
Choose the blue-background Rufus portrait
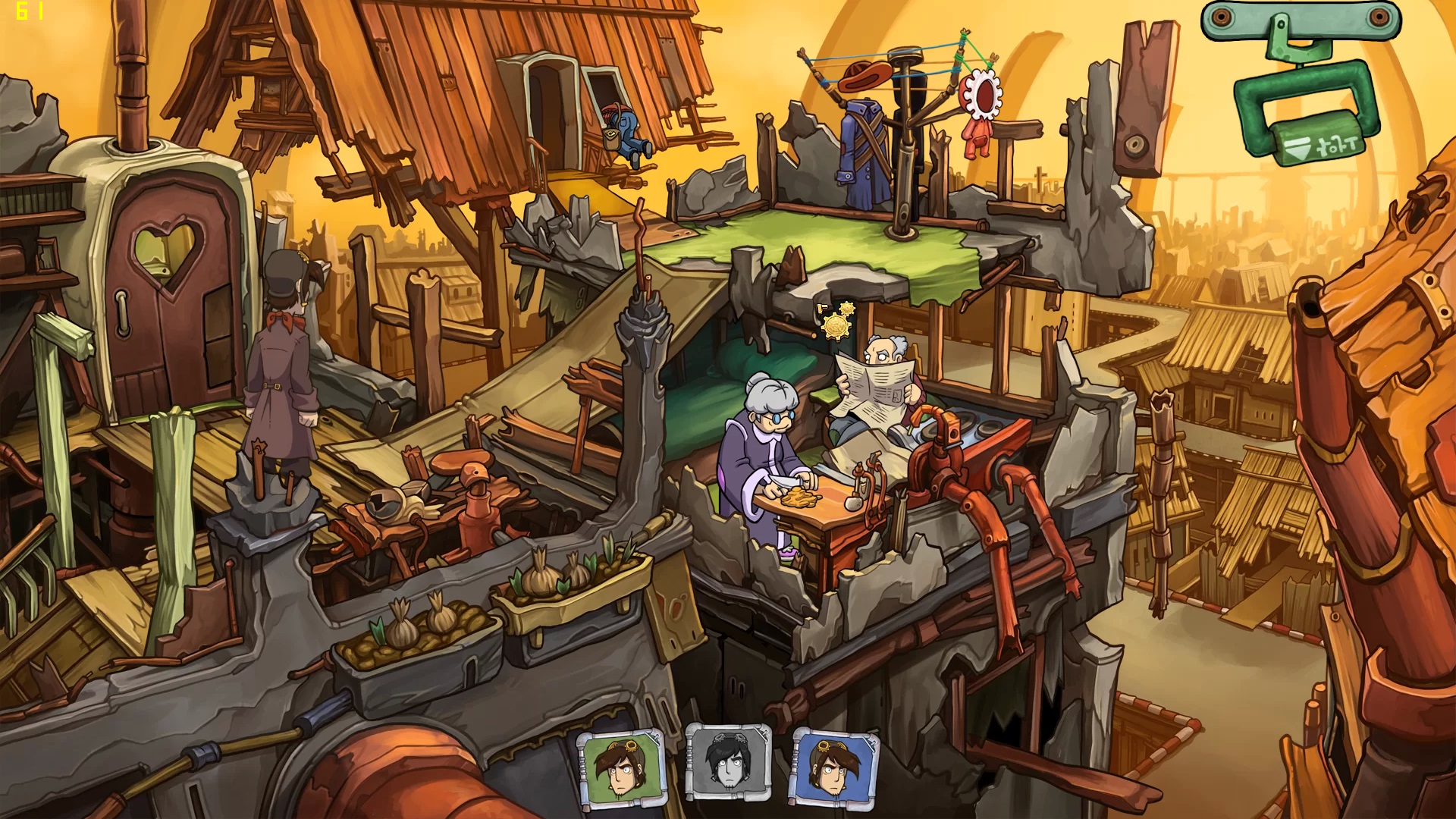[x=833, y=766]
